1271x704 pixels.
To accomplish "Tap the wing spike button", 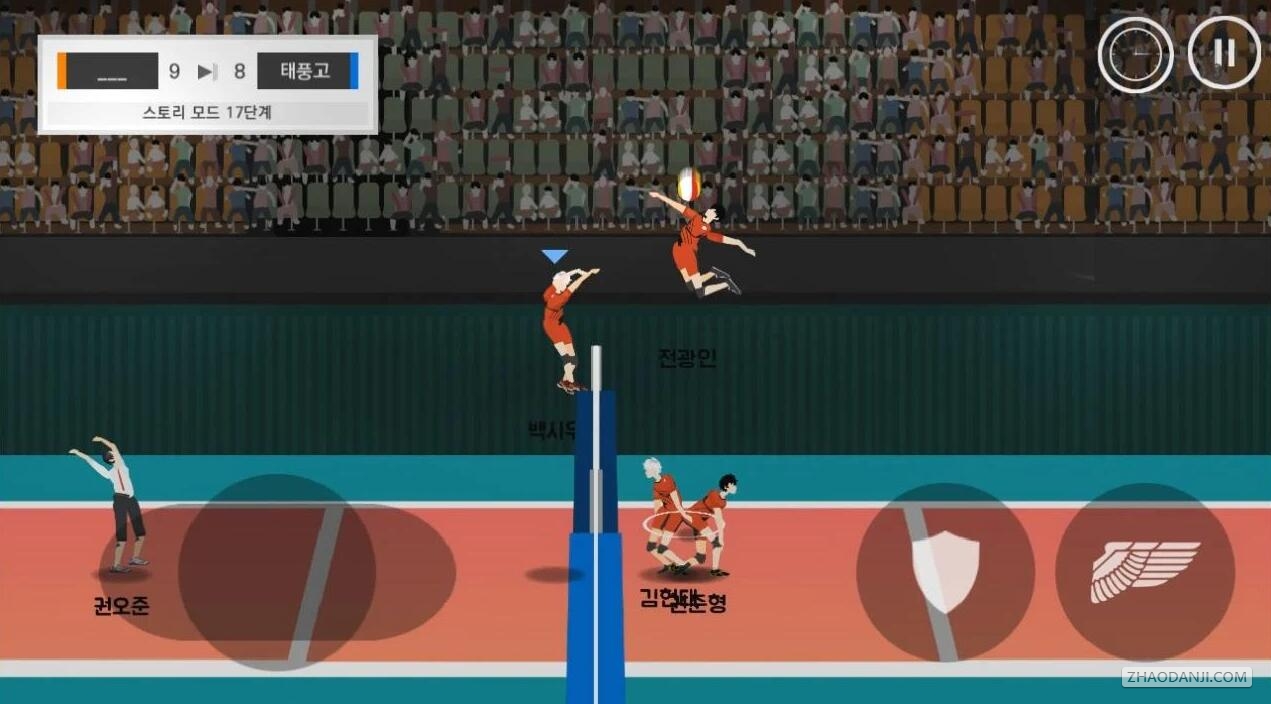I will point(1145,571).
